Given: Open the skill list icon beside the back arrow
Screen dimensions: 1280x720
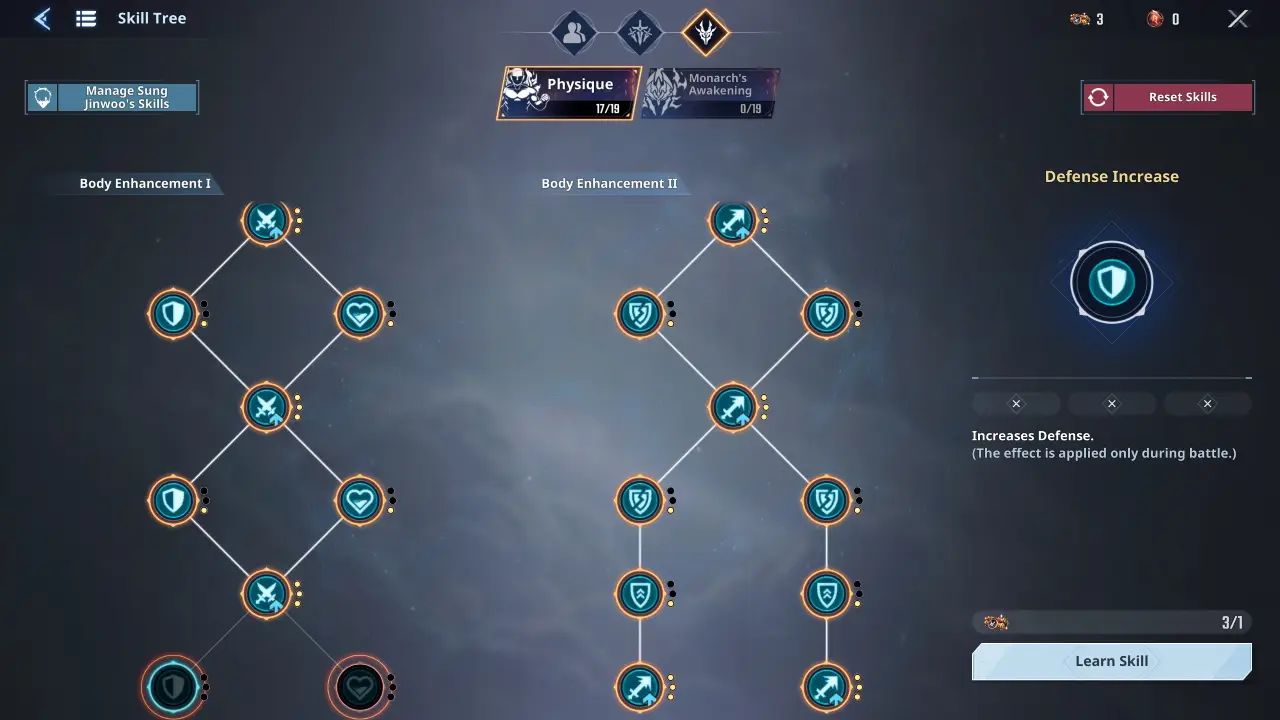Looking at the screenshot, I should [85, 18].
